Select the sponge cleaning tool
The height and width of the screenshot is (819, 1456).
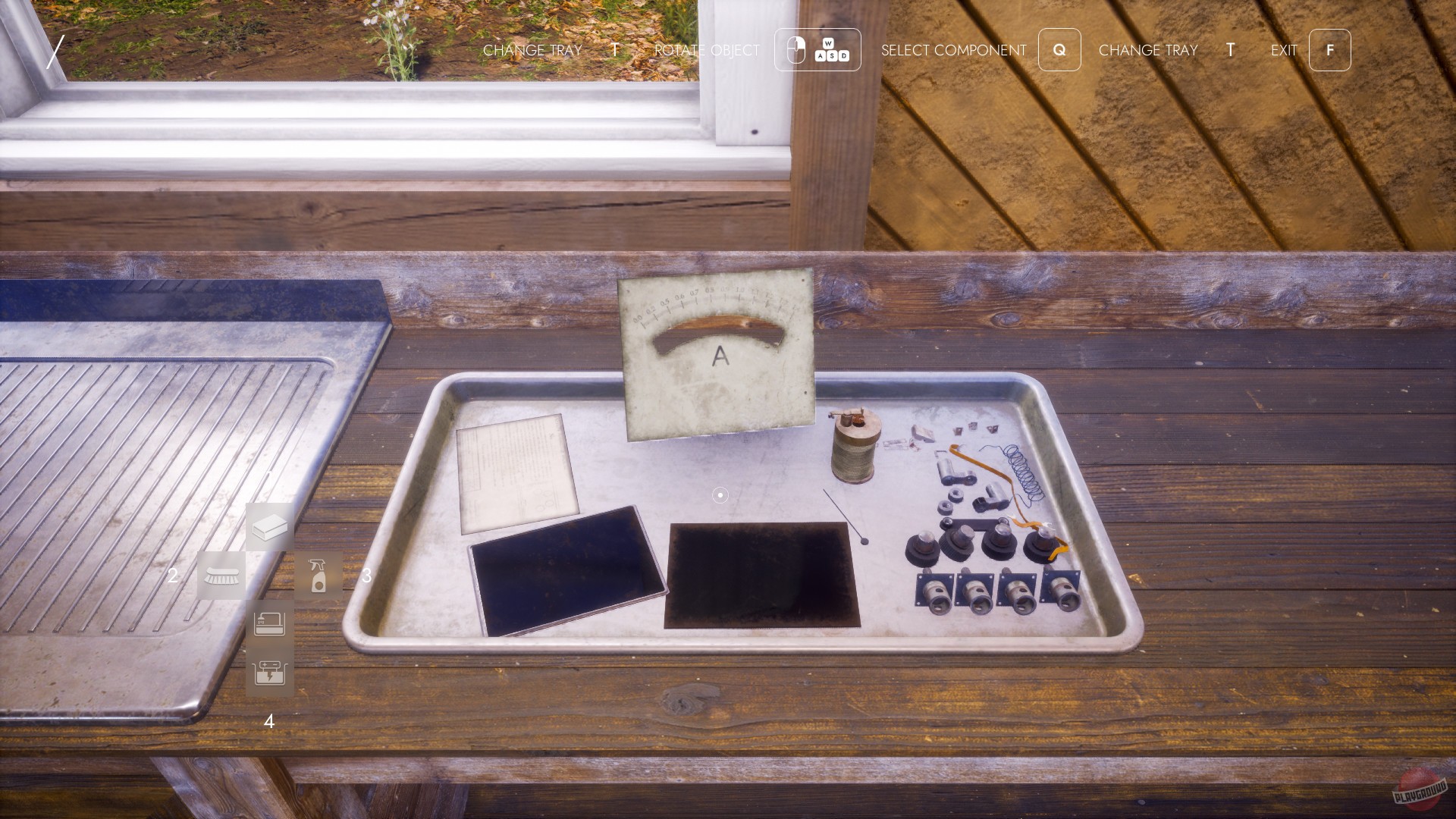[269, 527]
